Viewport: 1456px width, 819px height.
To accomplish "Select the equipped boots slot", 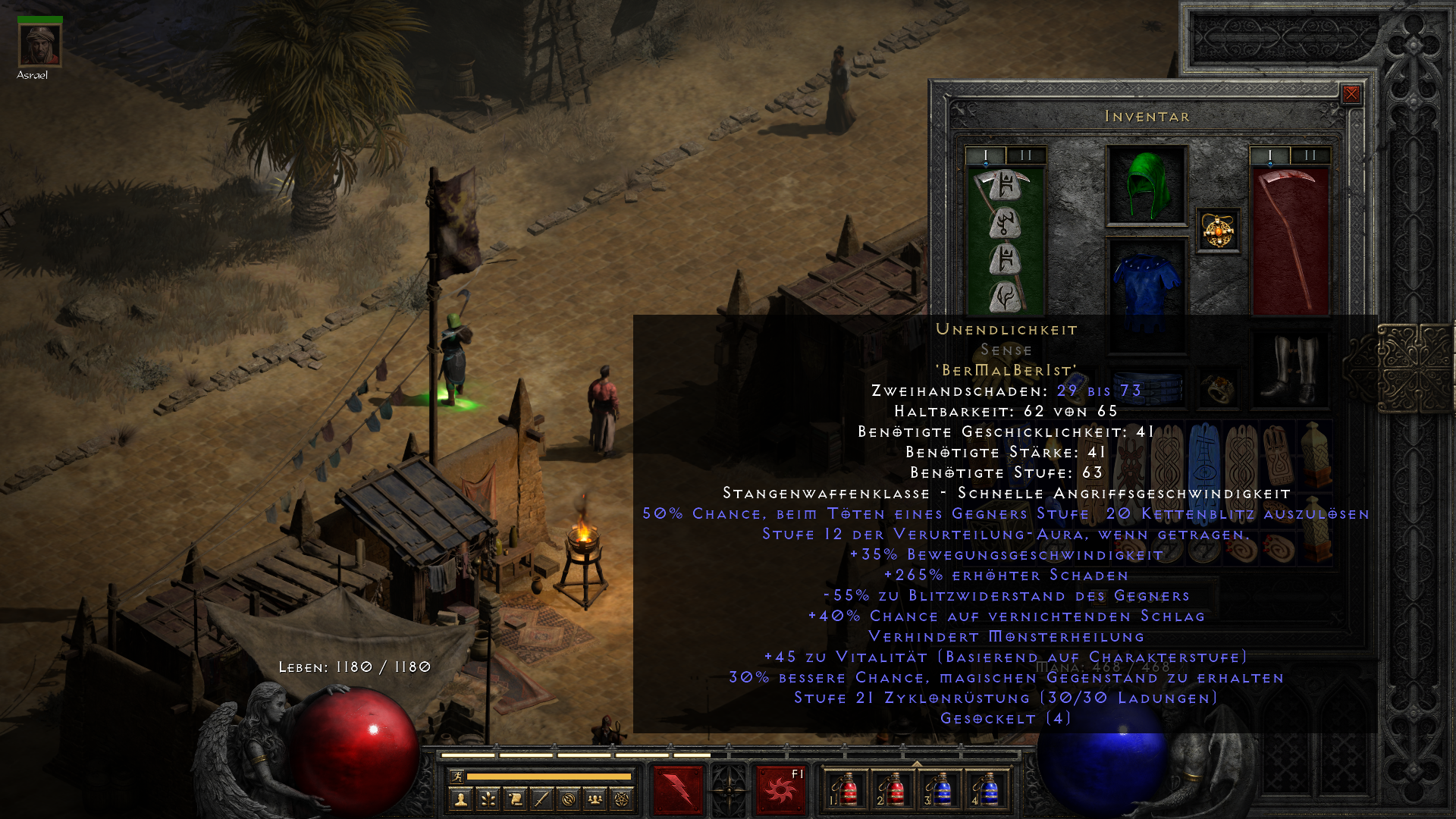I will [x=1289, y=369].
